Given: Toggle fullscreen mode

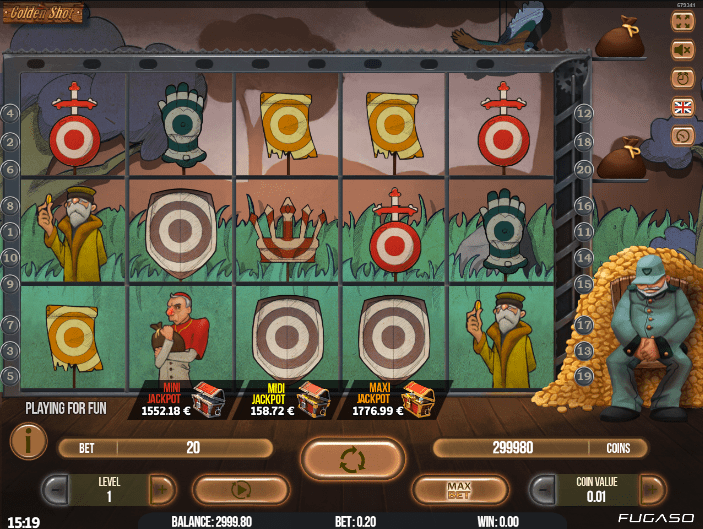Looking at the screenshot, I should pyautogui.click(x=683, y=21).
